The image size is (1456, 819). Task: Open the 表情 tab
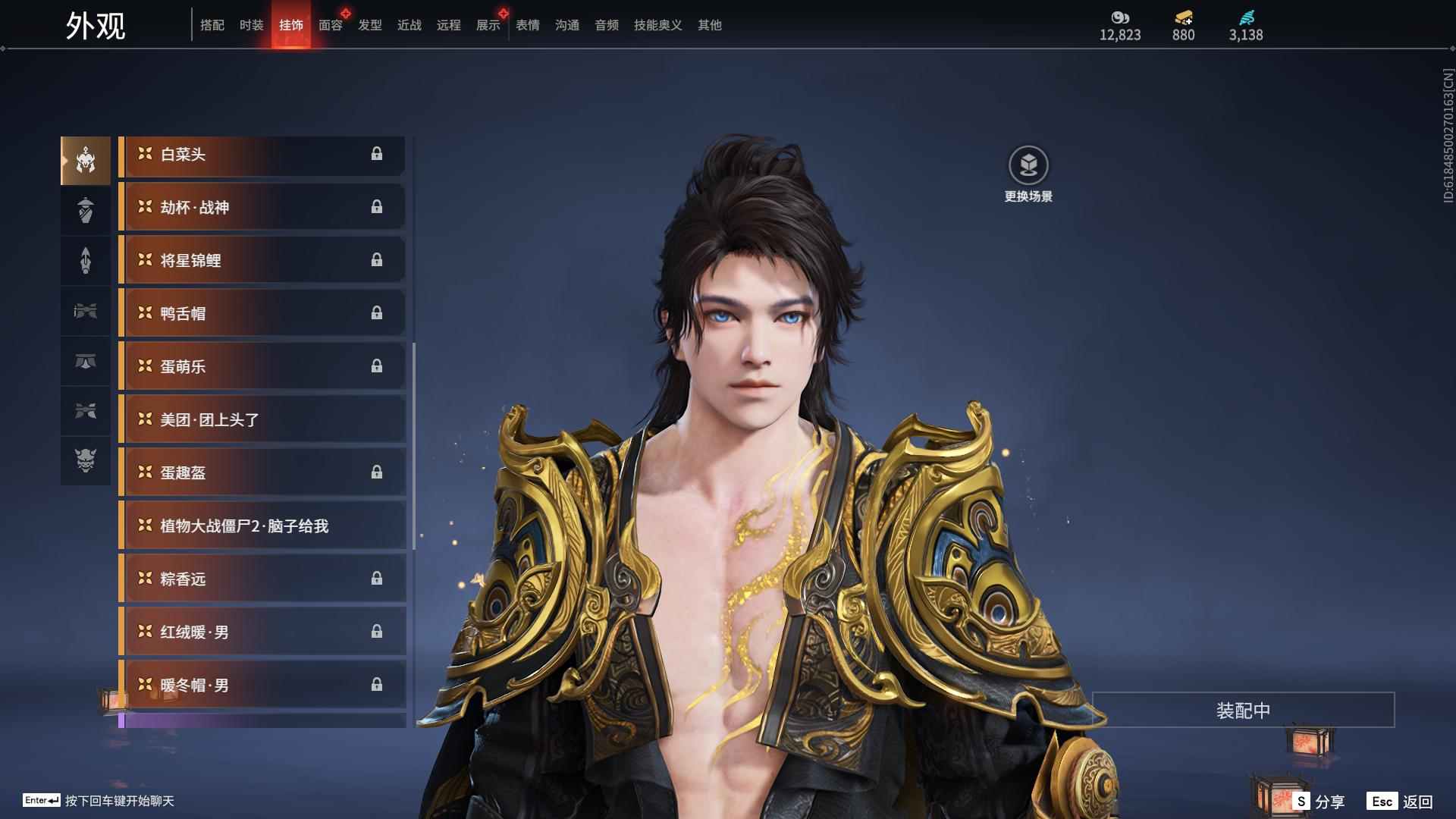(x=528, y=25)
